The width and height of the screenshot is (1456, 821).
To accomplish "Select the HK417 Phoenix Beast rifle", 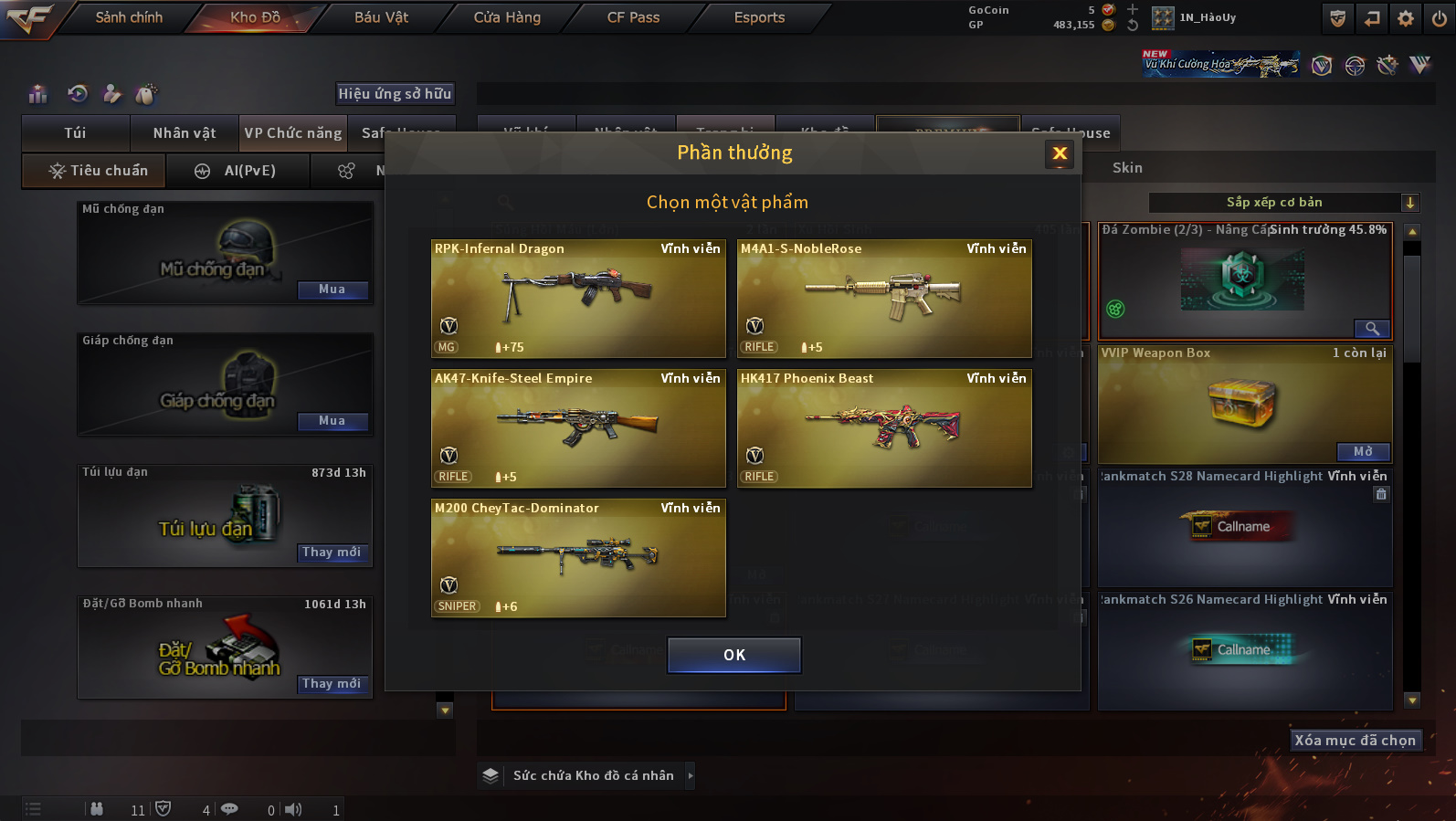I will [884, 427].
